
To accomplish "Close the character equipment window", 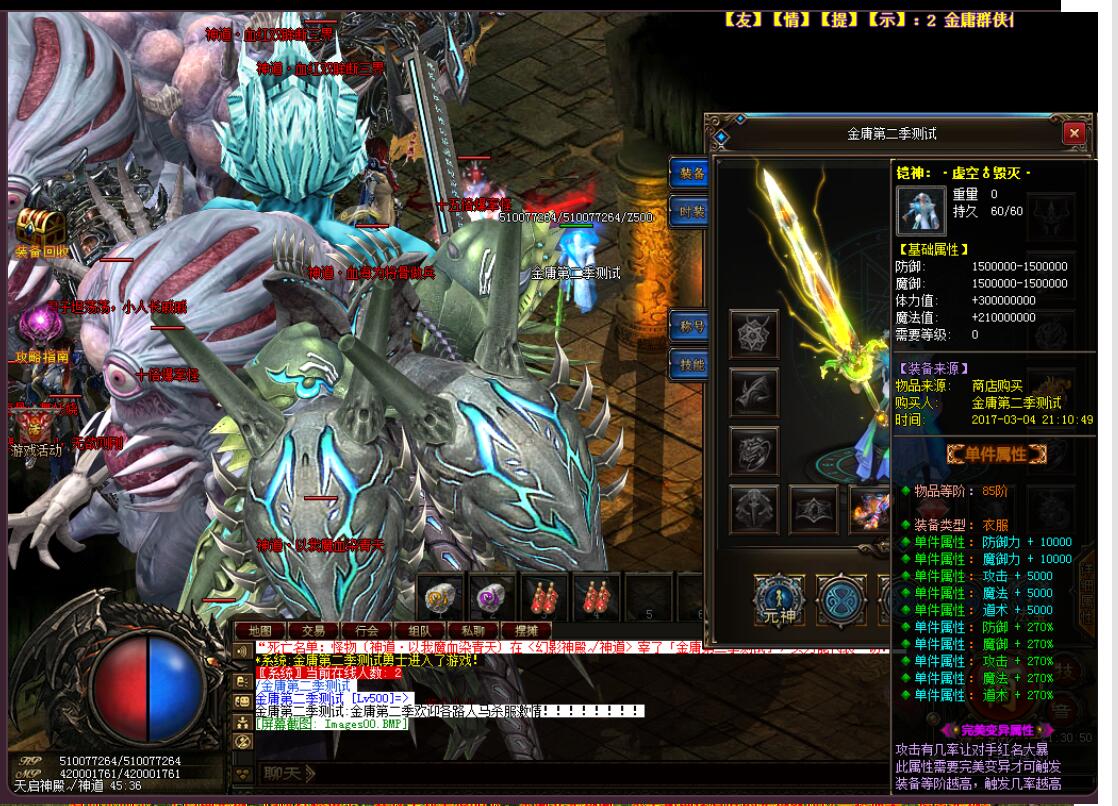I will point(1074,133).
